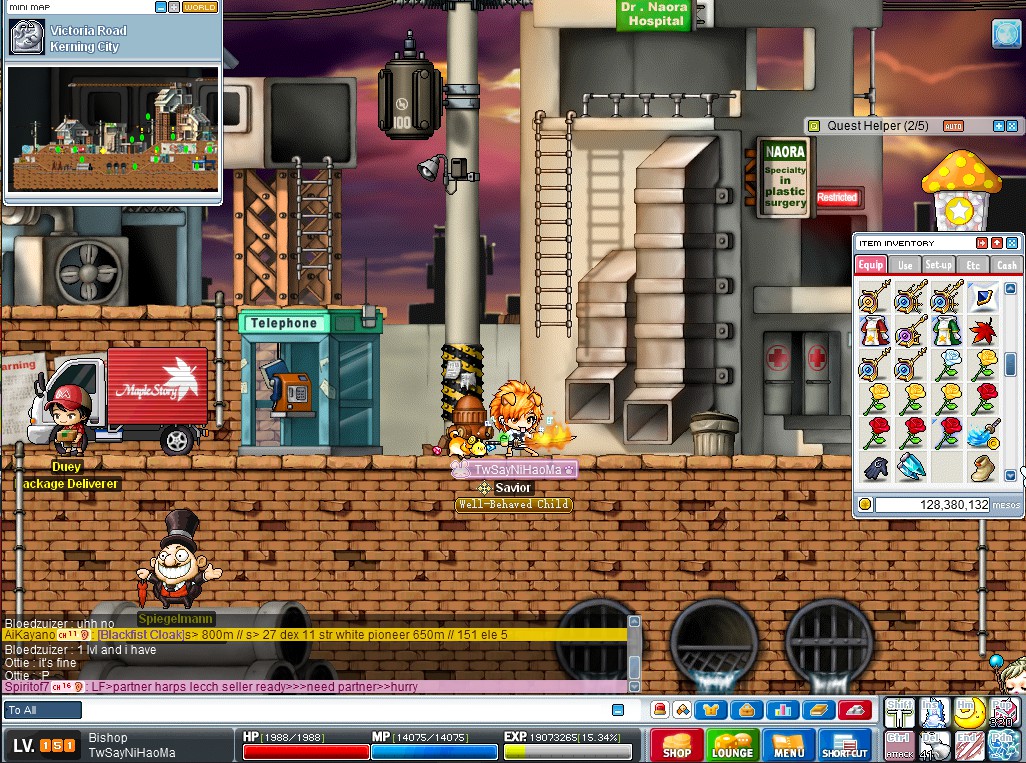
Task: Activate the crescent moon skill on Hm
Action: pos(967,711)
